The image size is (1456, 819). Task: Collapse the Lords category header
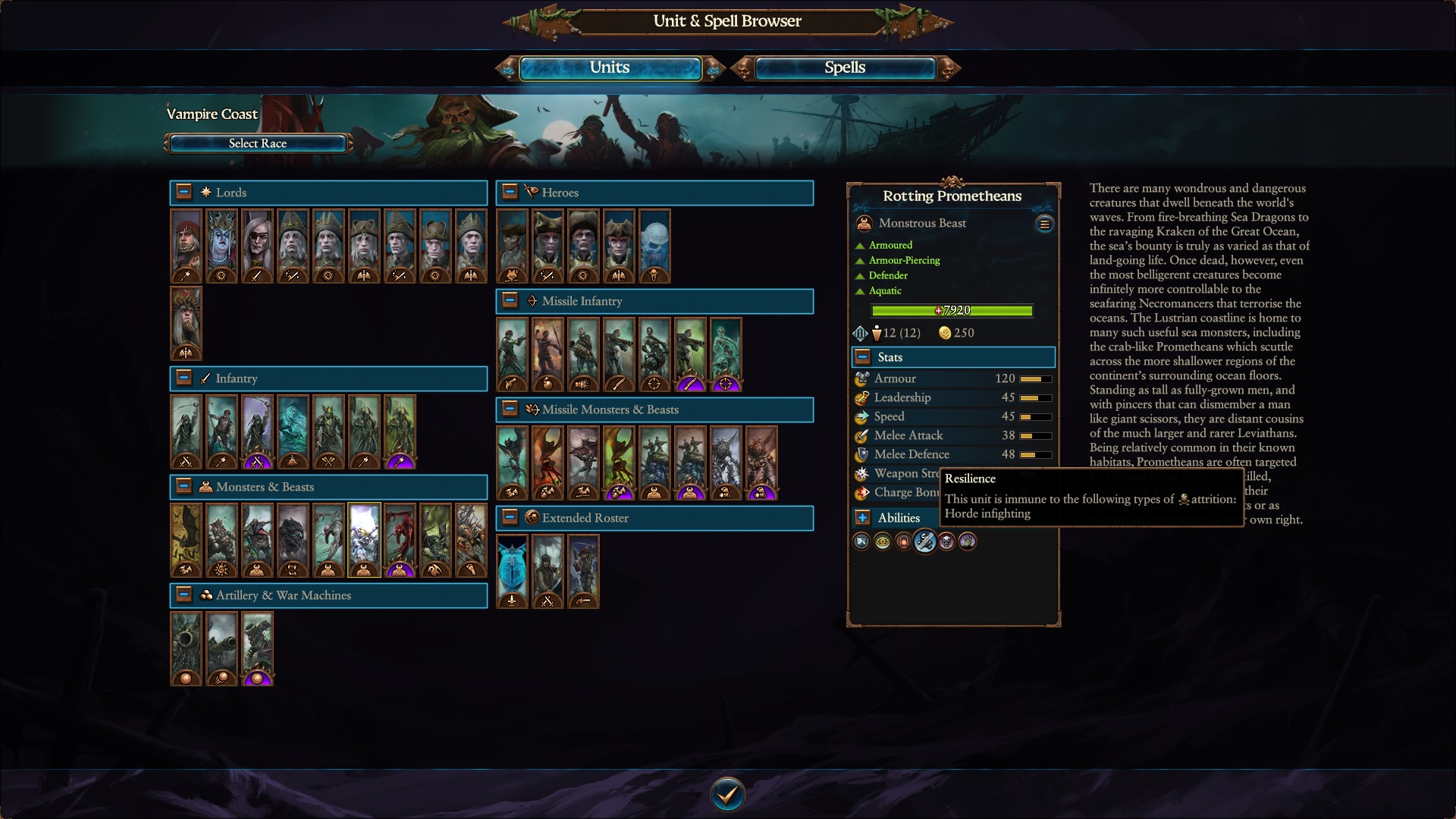click(183, 192)
